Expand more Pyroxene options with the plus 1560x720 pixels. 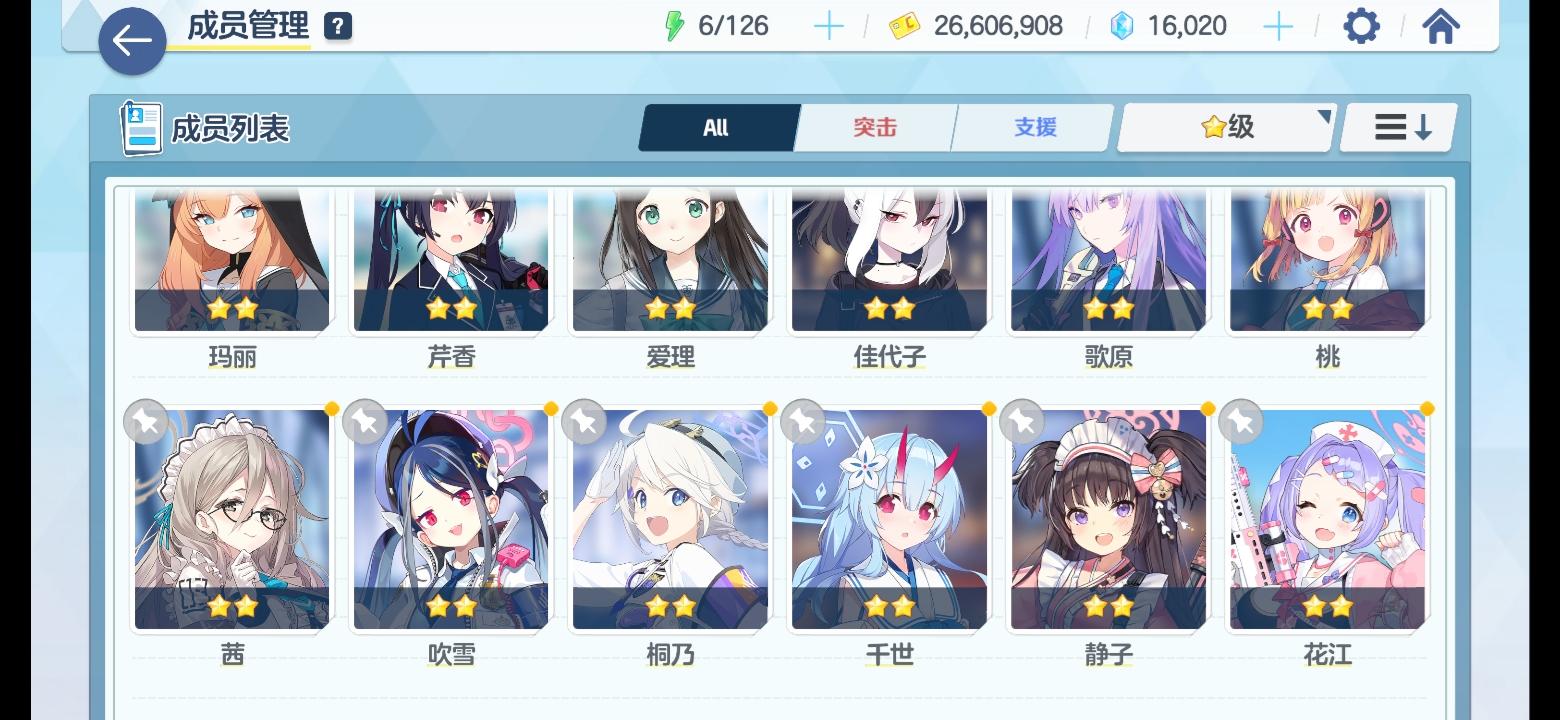point(1278,26)
